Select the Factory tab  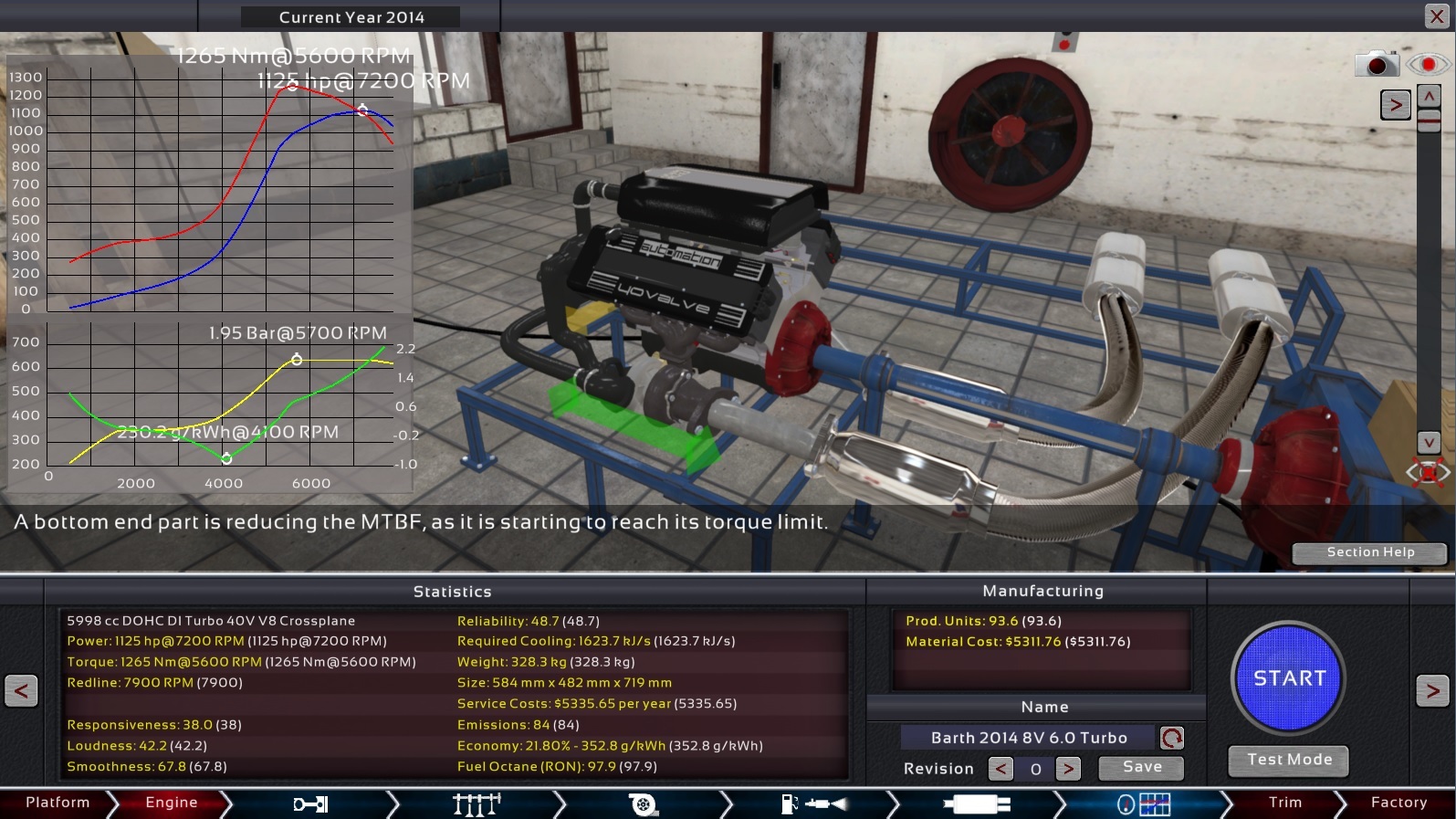(1398, 803)
